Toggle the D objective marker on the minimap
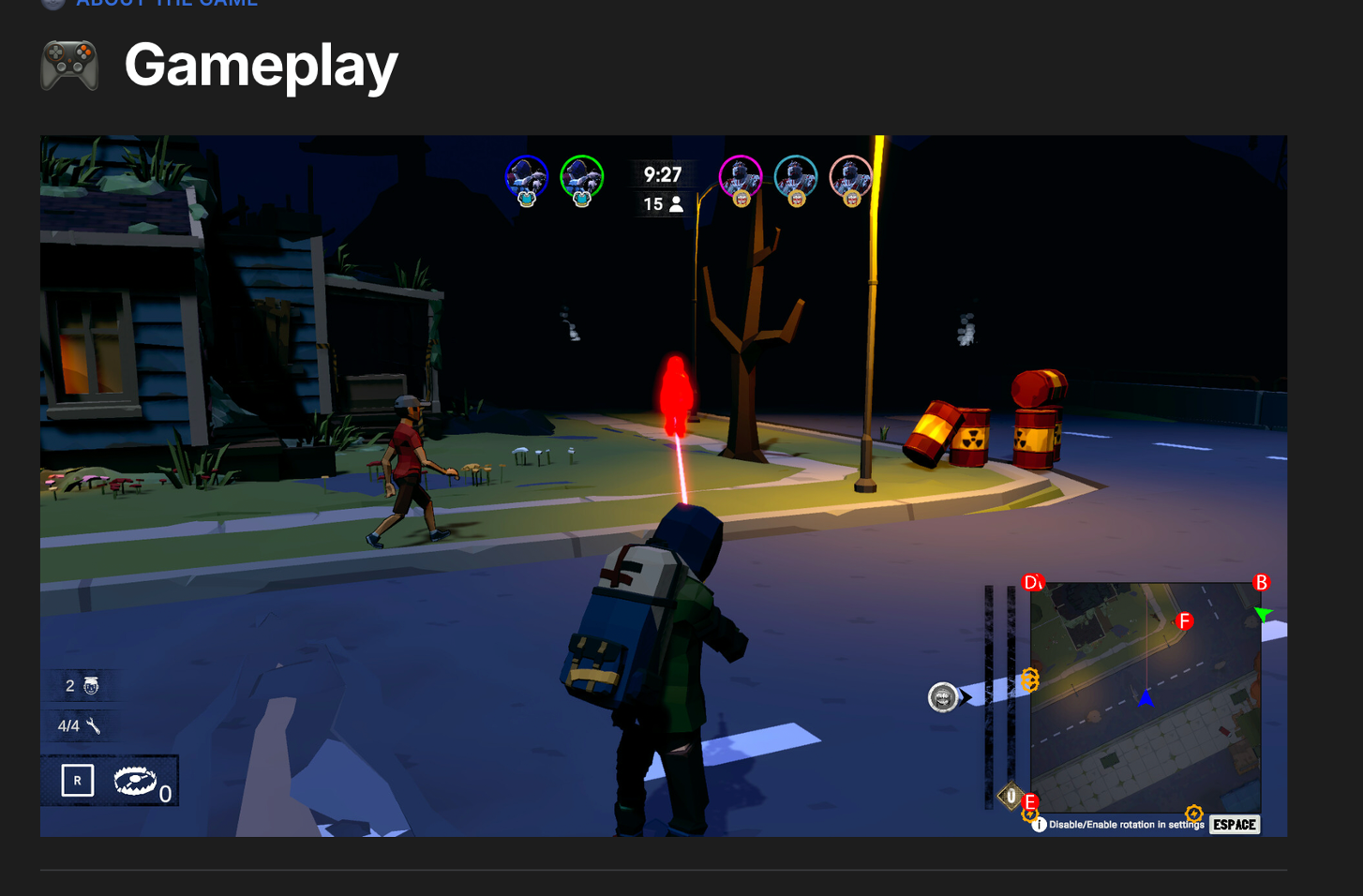 point(1031,580)
